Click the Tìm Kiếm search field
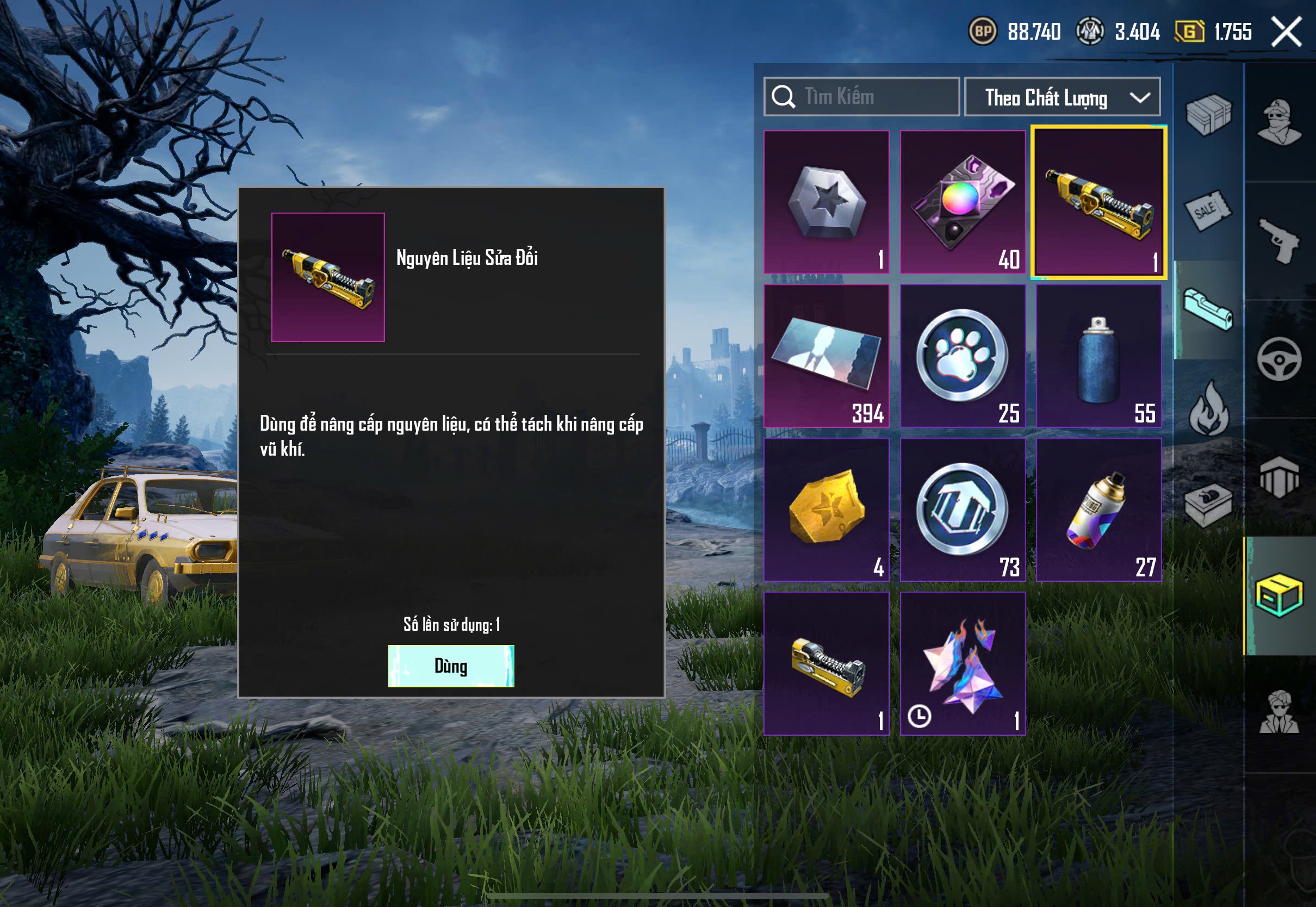The height and width of the screenshot is (907, 1316). pos(861,97)
